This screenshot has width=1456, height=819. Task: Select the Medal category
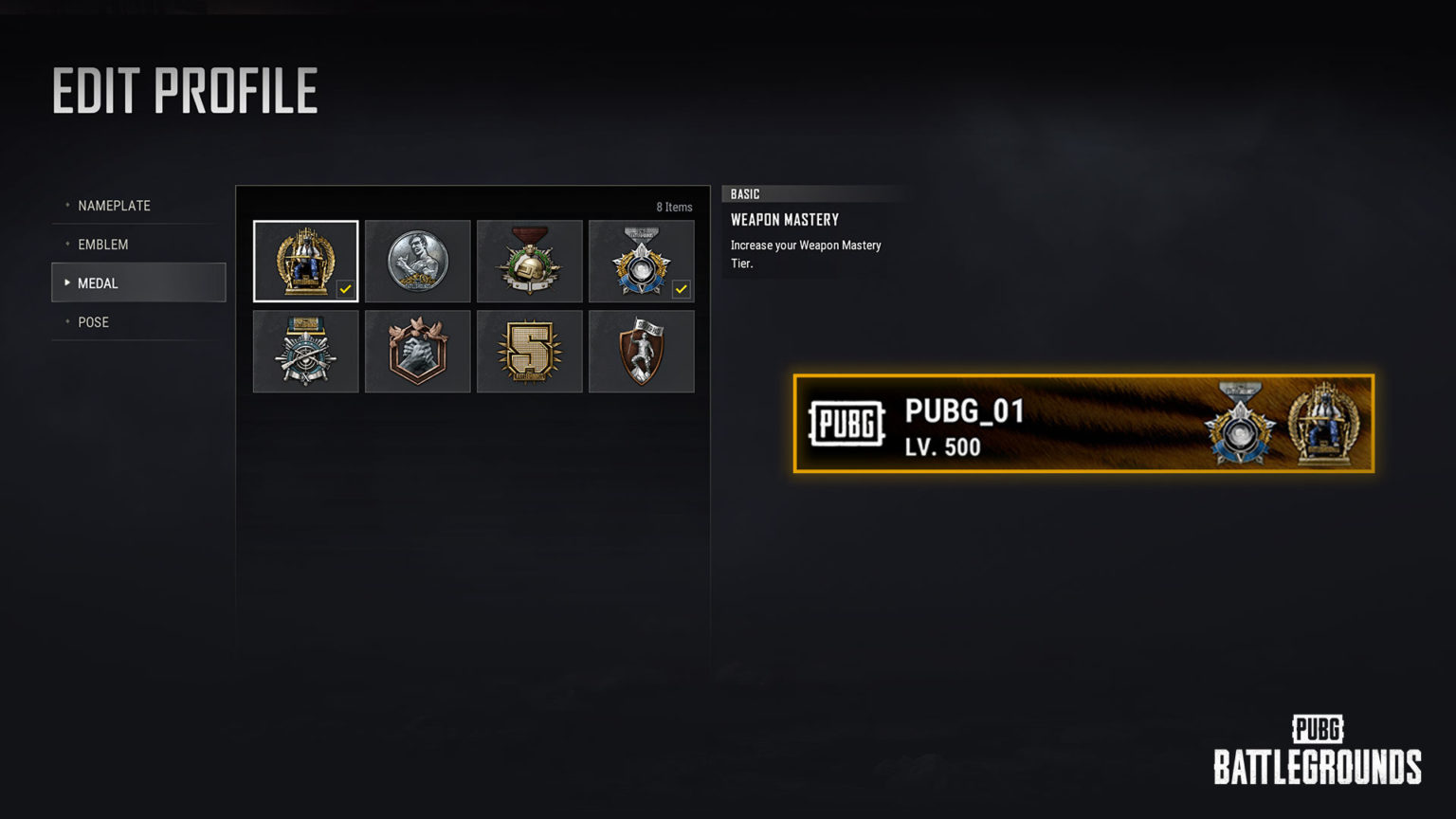point(138,282)
